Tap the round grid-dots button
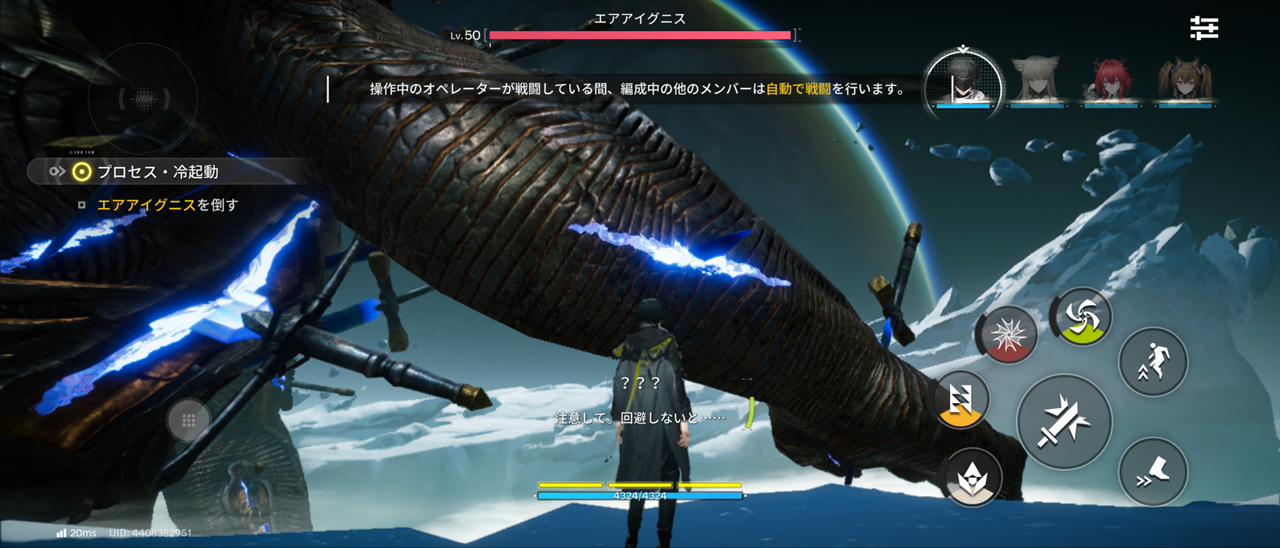 [x=188, y=420]
